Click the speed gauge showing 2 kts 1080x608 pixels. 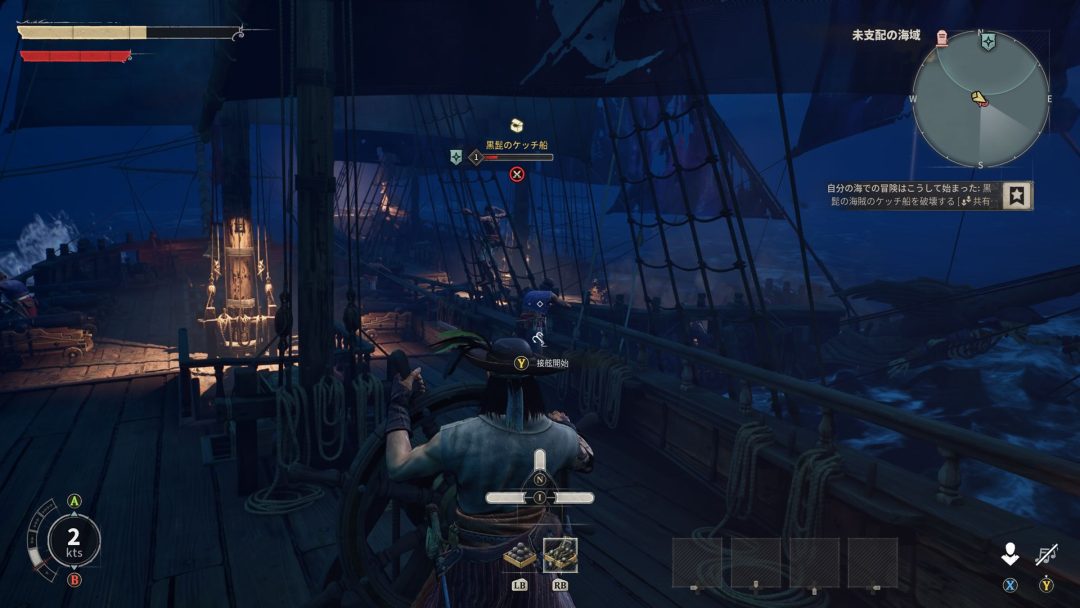point(73,541)
